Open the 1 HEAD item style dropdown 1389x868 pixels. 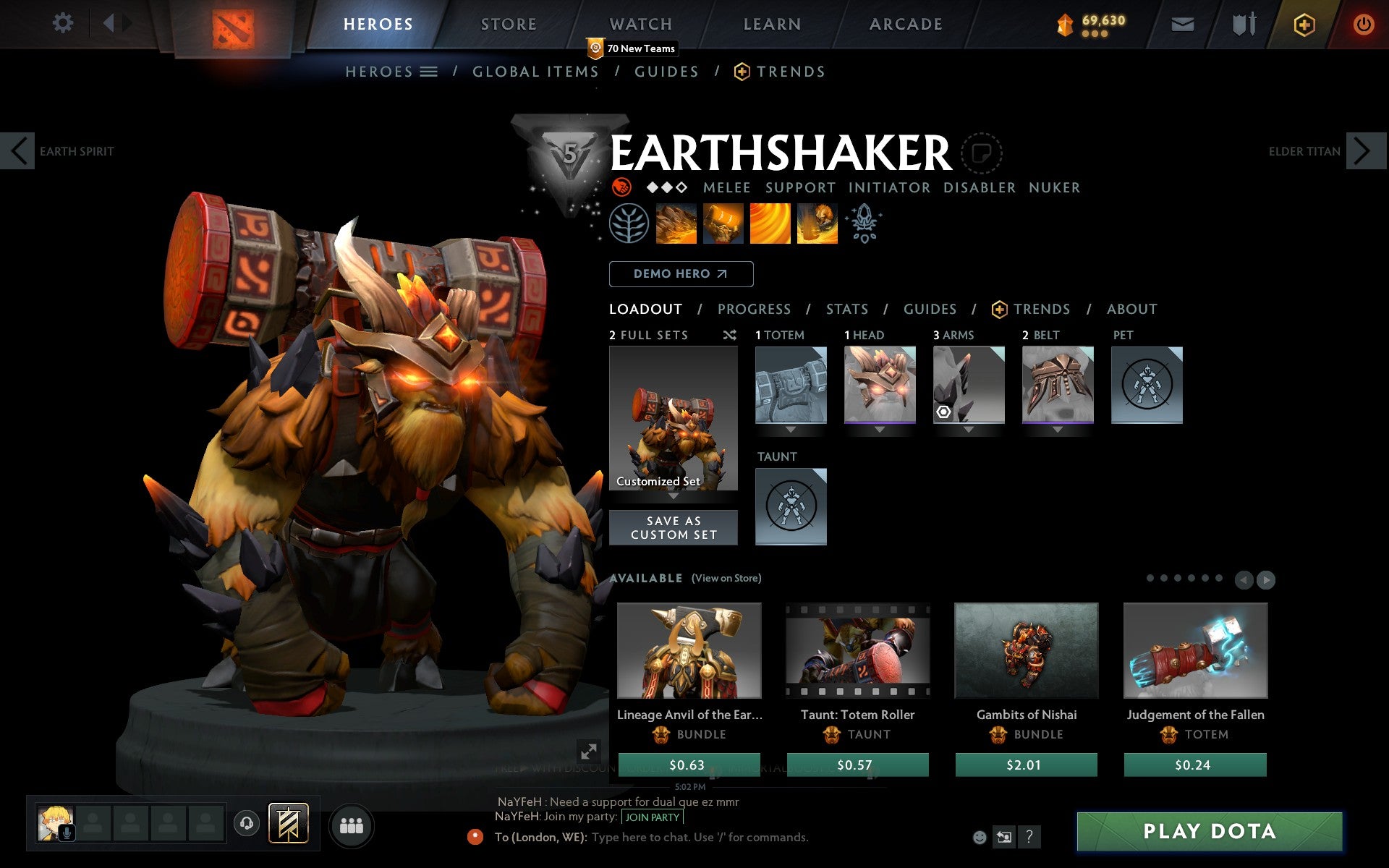point(880,428)
